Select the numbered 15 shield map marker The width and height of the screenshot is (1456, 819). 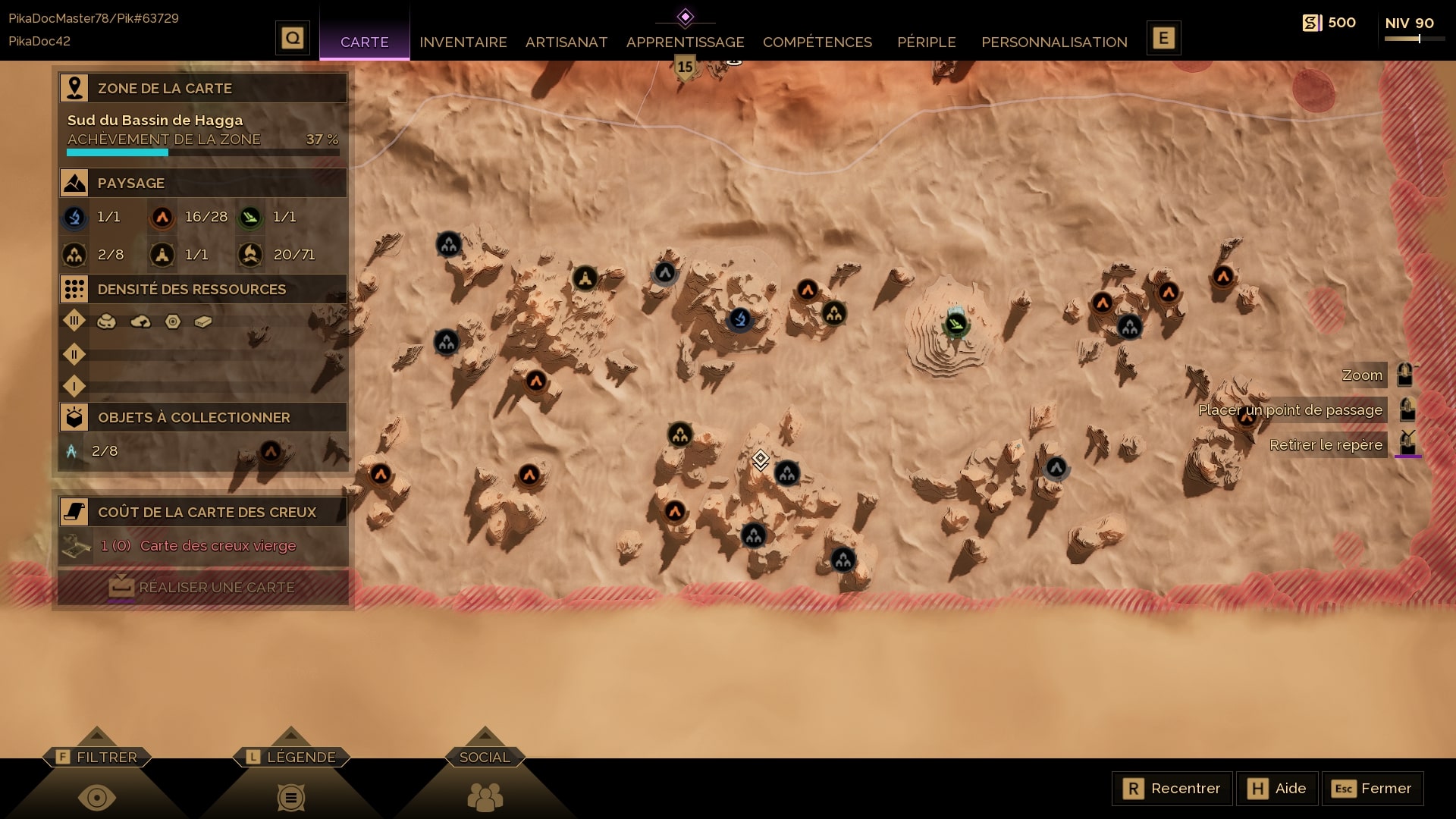685,67
